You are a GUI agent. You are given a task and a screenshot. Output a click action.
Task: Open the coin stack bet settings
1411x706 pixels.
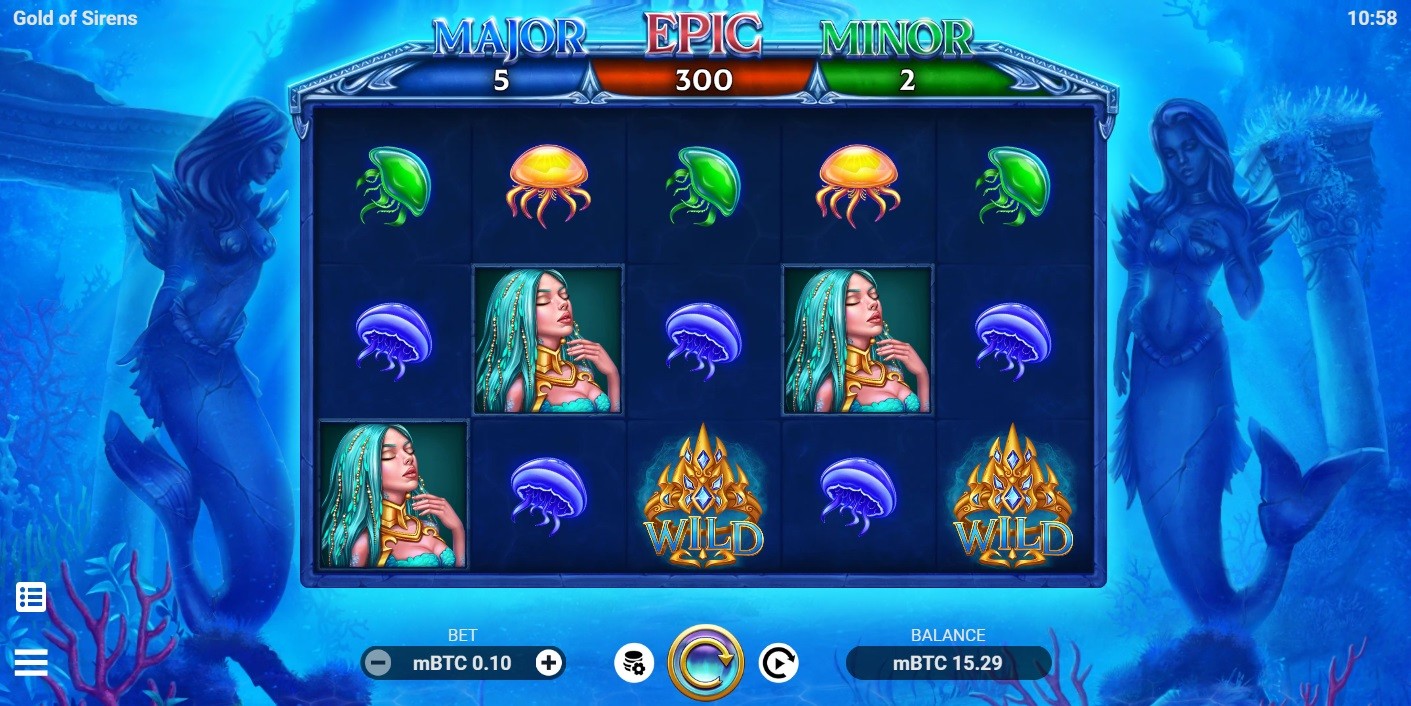point(634,662)
